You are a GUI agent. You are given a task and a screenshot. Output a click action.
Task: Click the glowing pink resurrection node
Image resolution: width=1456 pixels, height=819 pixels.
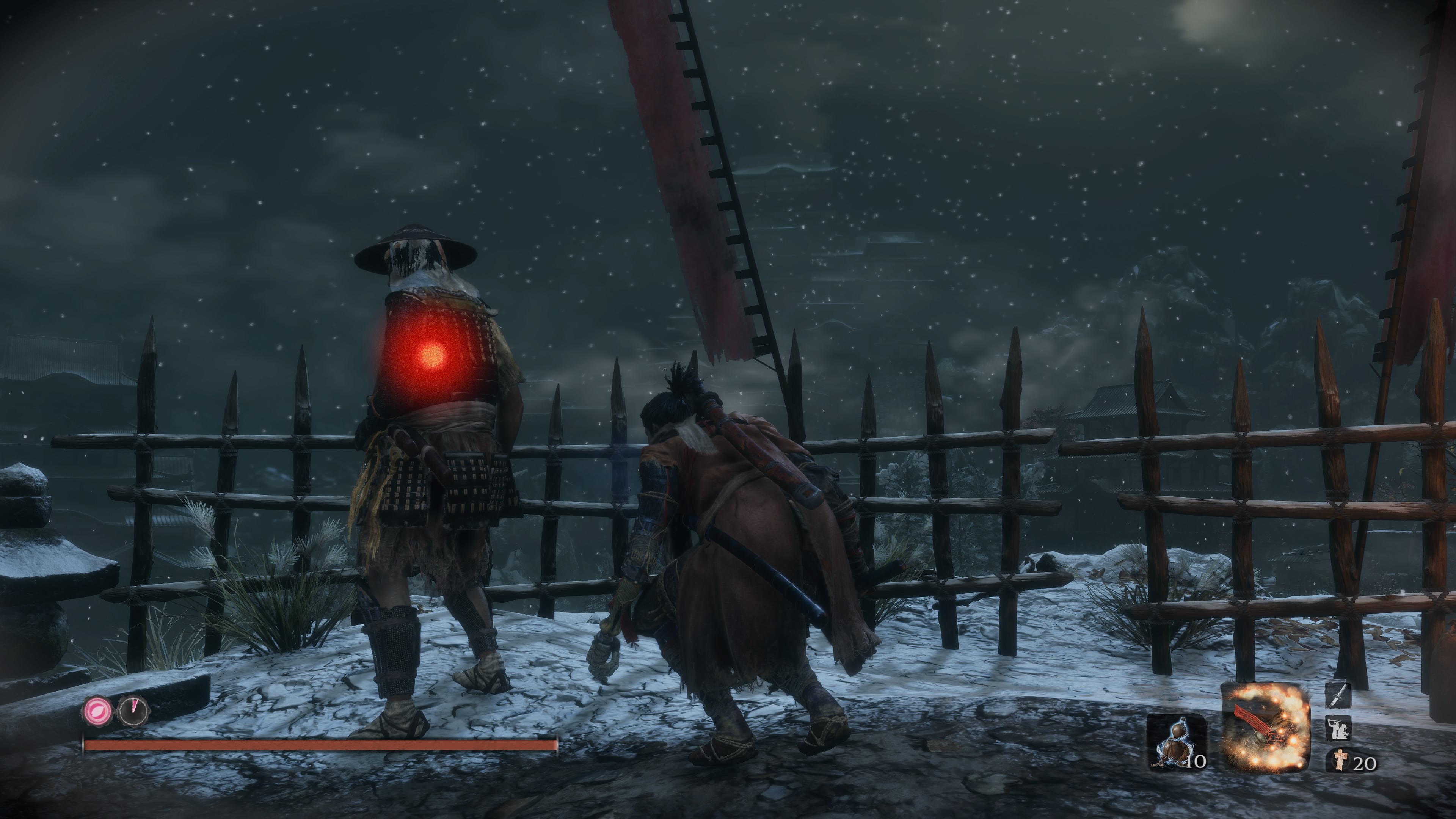pos(98,711)
